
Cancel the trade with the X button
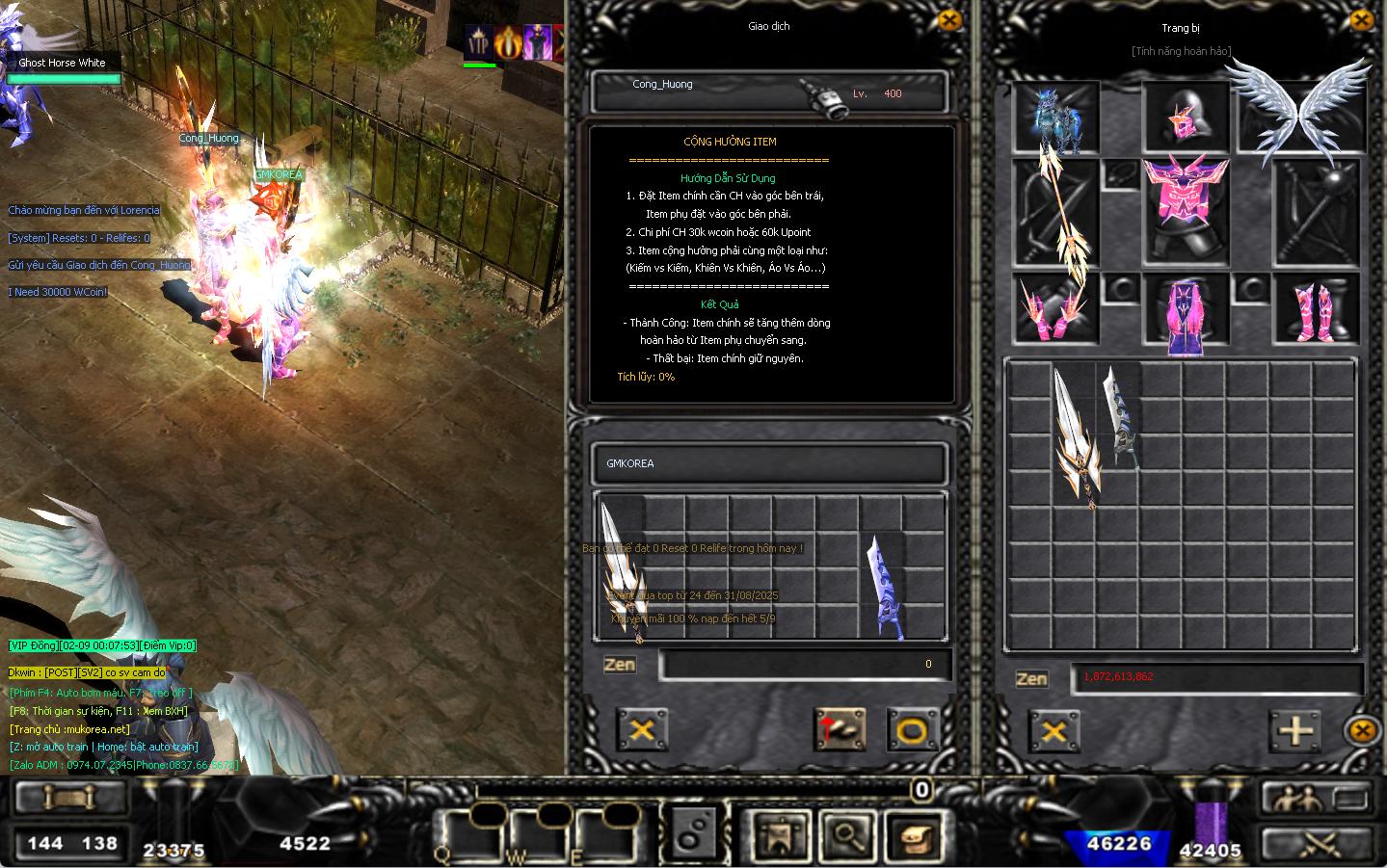pyautogui.click(x=641, y=729)
